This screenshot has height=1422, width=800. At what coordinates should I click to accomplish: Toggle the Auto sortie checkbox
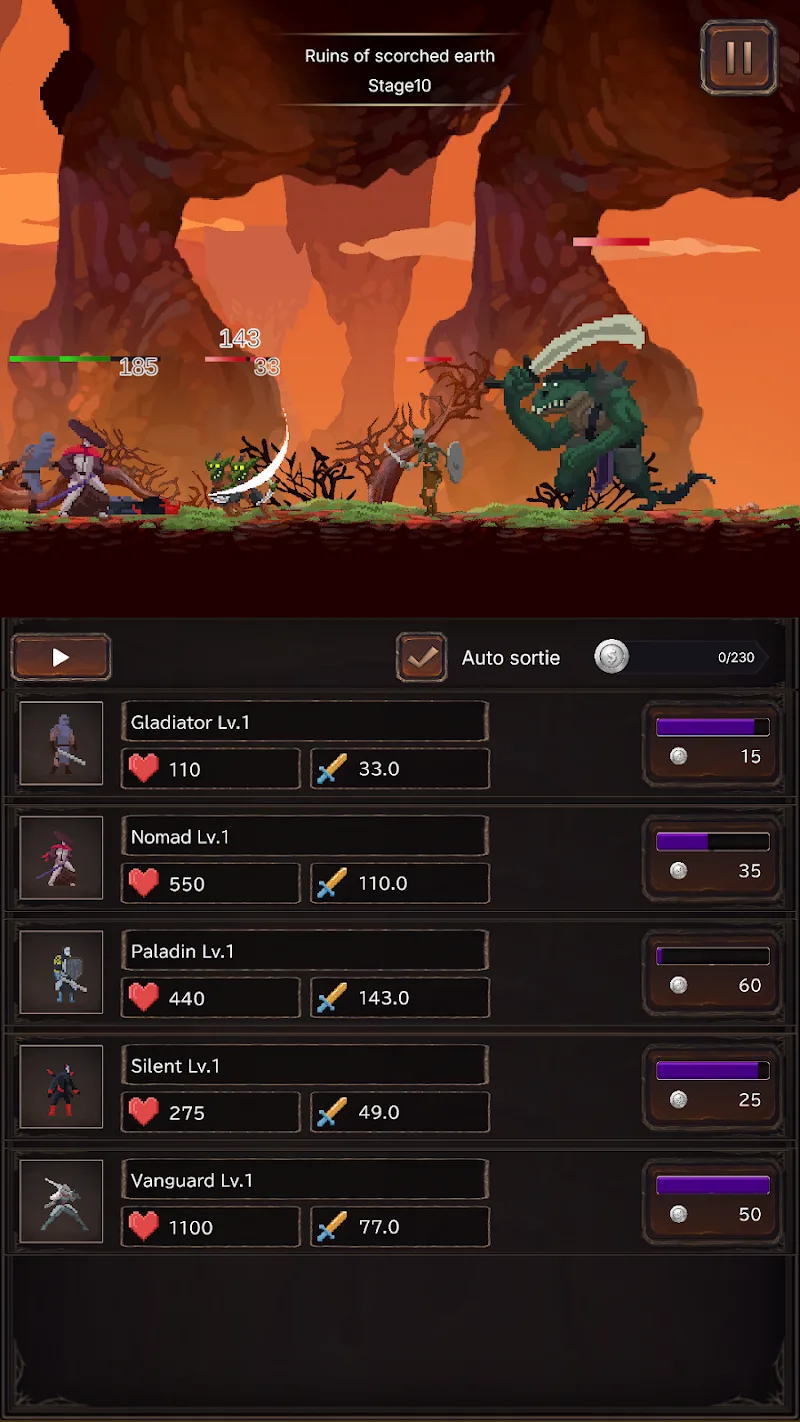(421, 657)
